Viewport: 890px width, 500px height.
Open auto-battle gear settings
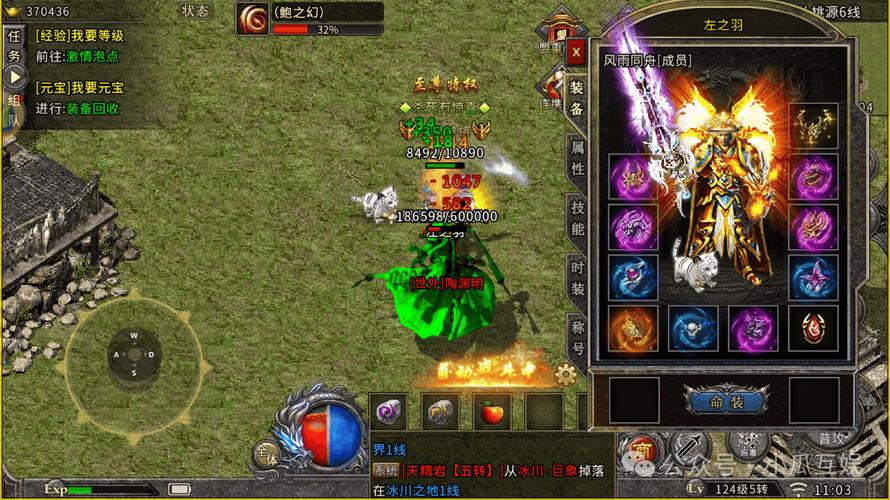(x=565, y=375)
